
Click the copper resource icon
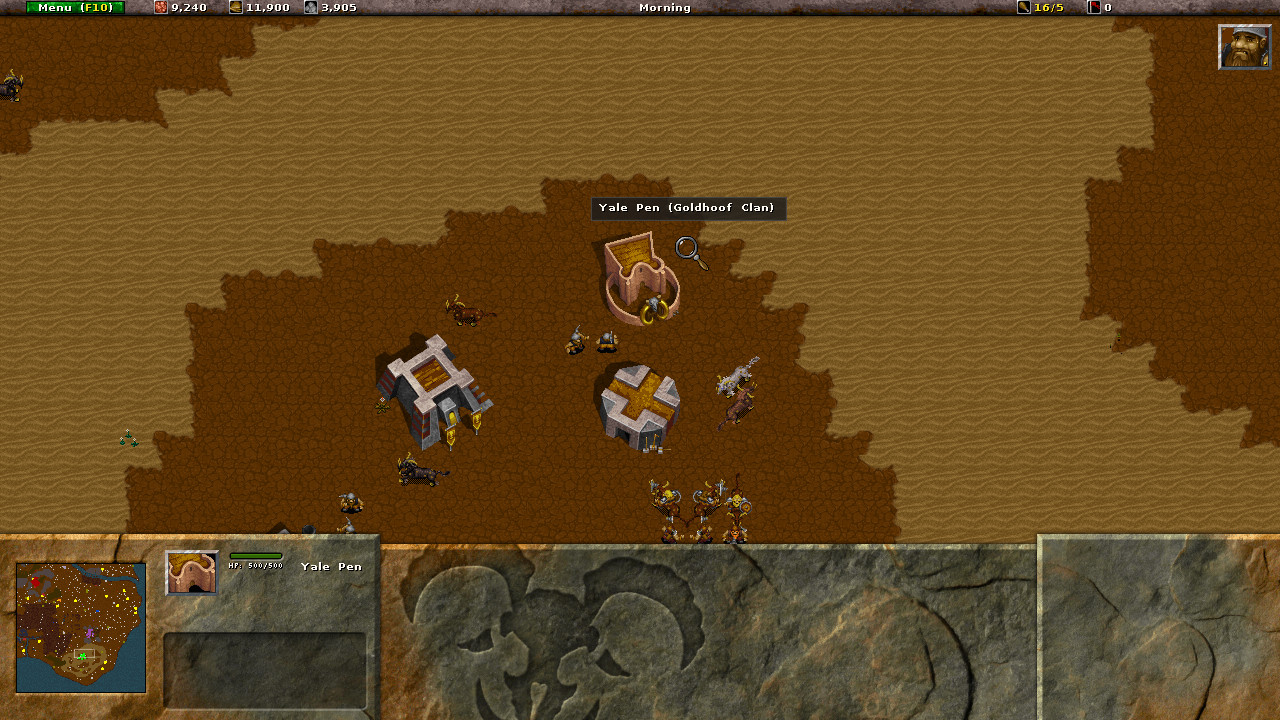[x=160, y=8]
